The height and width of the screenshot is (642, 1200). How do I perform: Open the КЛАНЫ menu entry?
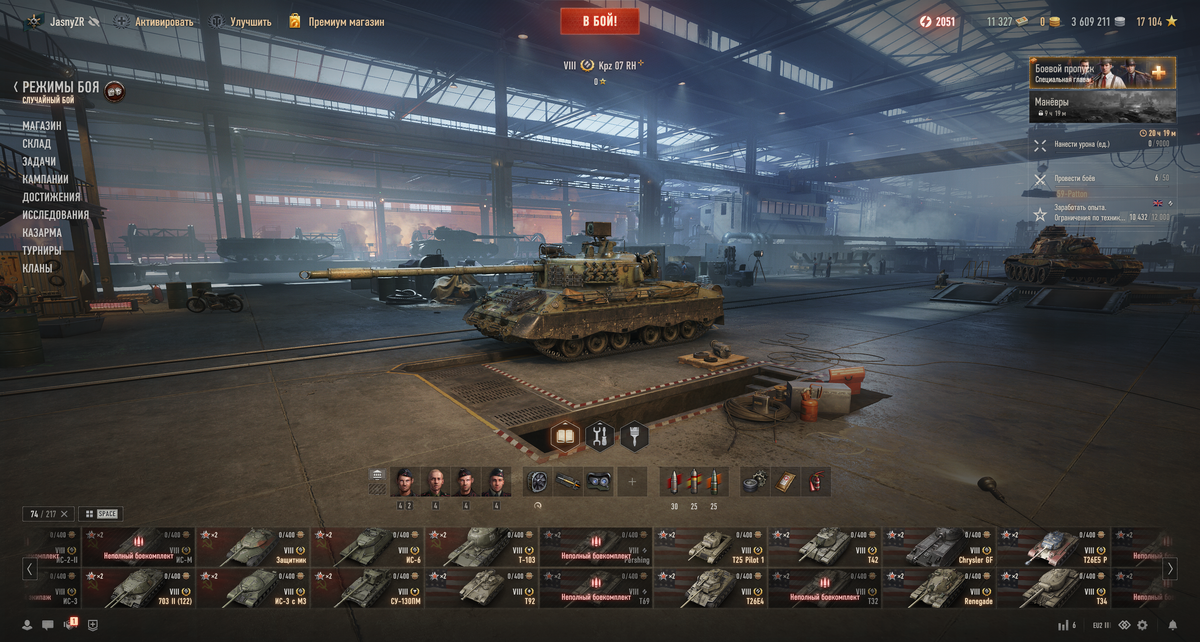coord(38,268)
